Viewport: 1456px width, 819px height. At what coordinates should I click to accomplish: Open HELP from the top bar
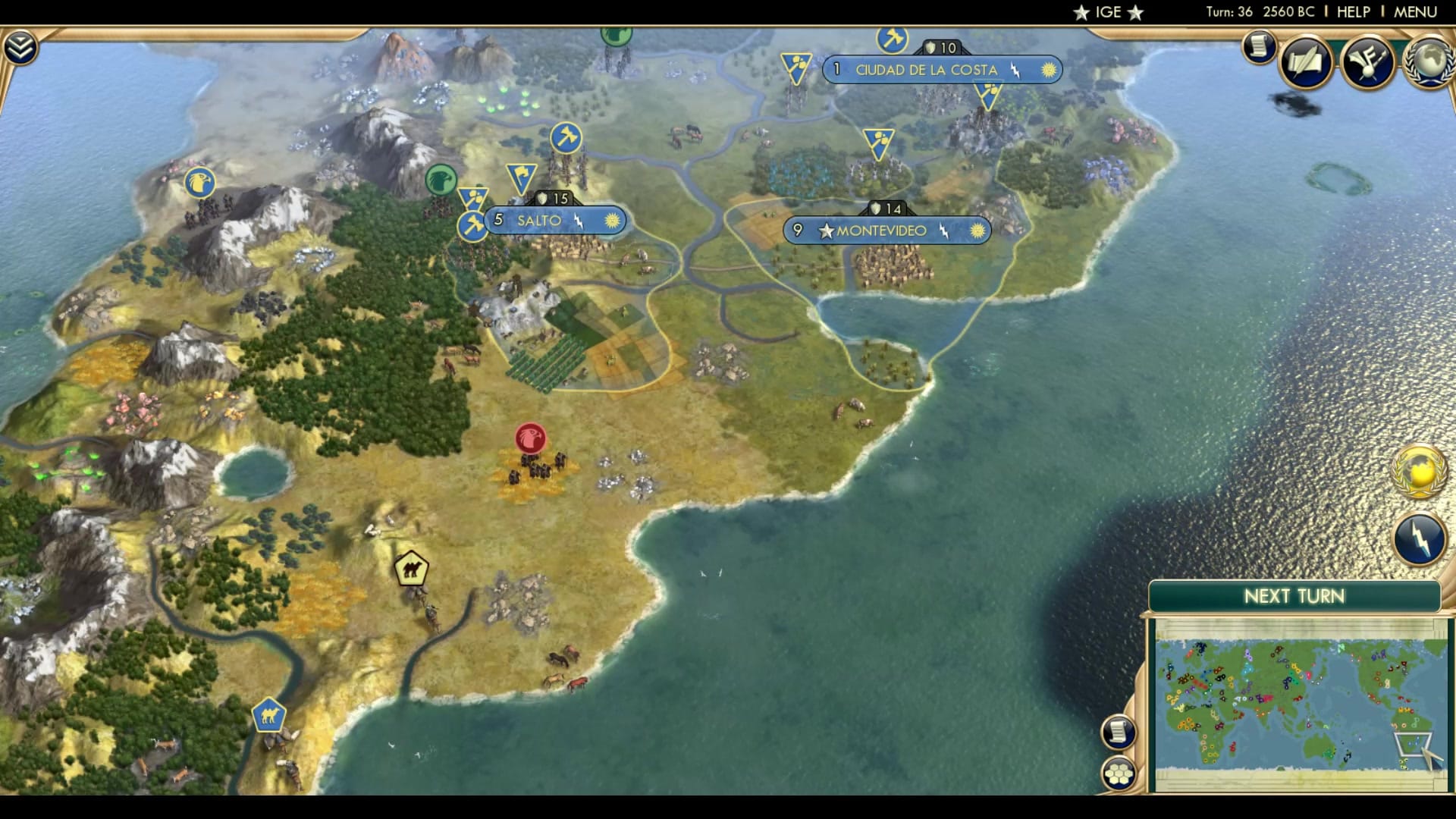(x=1354, y=11)
